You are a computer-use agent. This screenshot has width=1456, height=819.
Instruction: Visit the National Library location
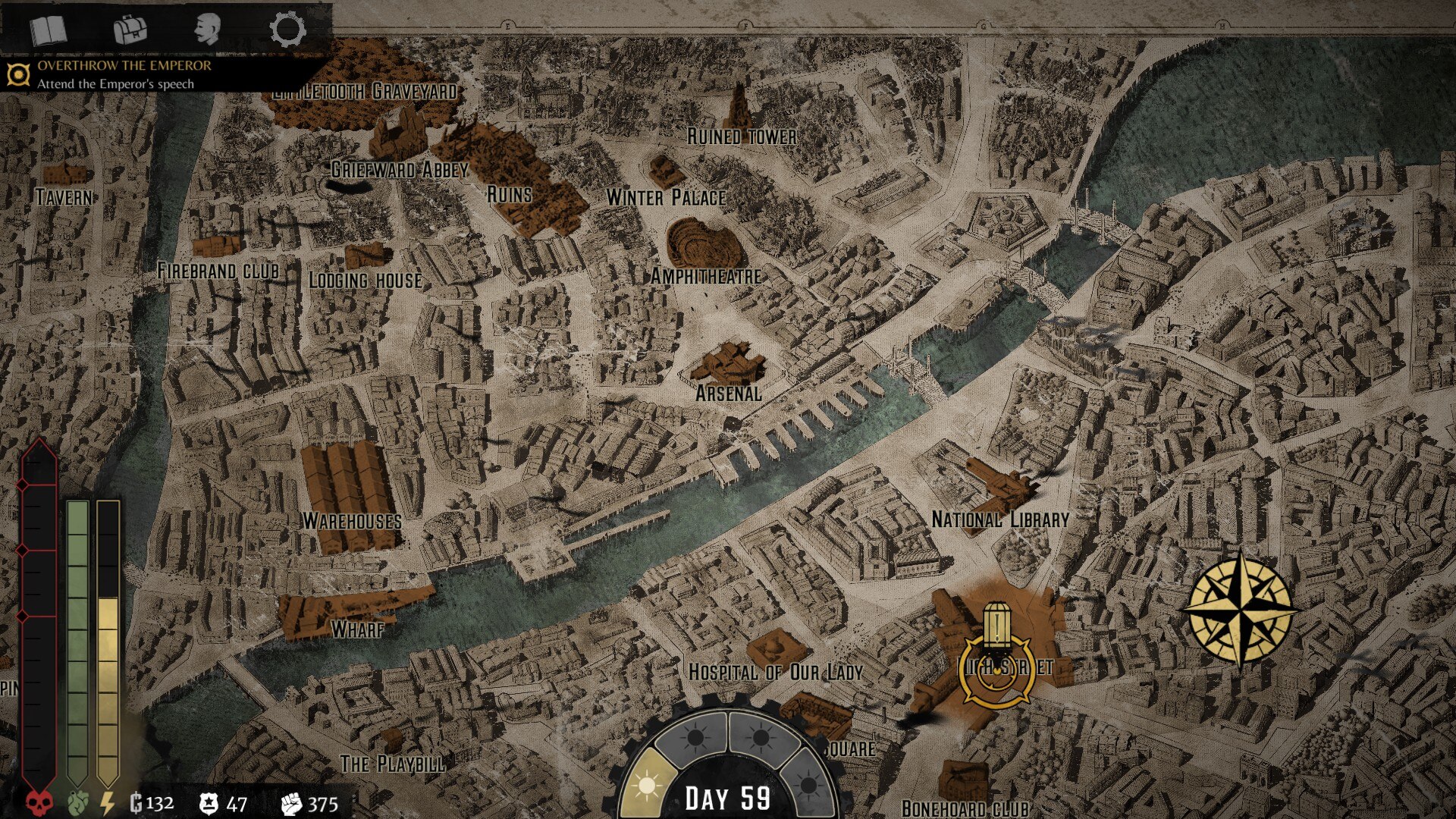click(x=999, y=519)
